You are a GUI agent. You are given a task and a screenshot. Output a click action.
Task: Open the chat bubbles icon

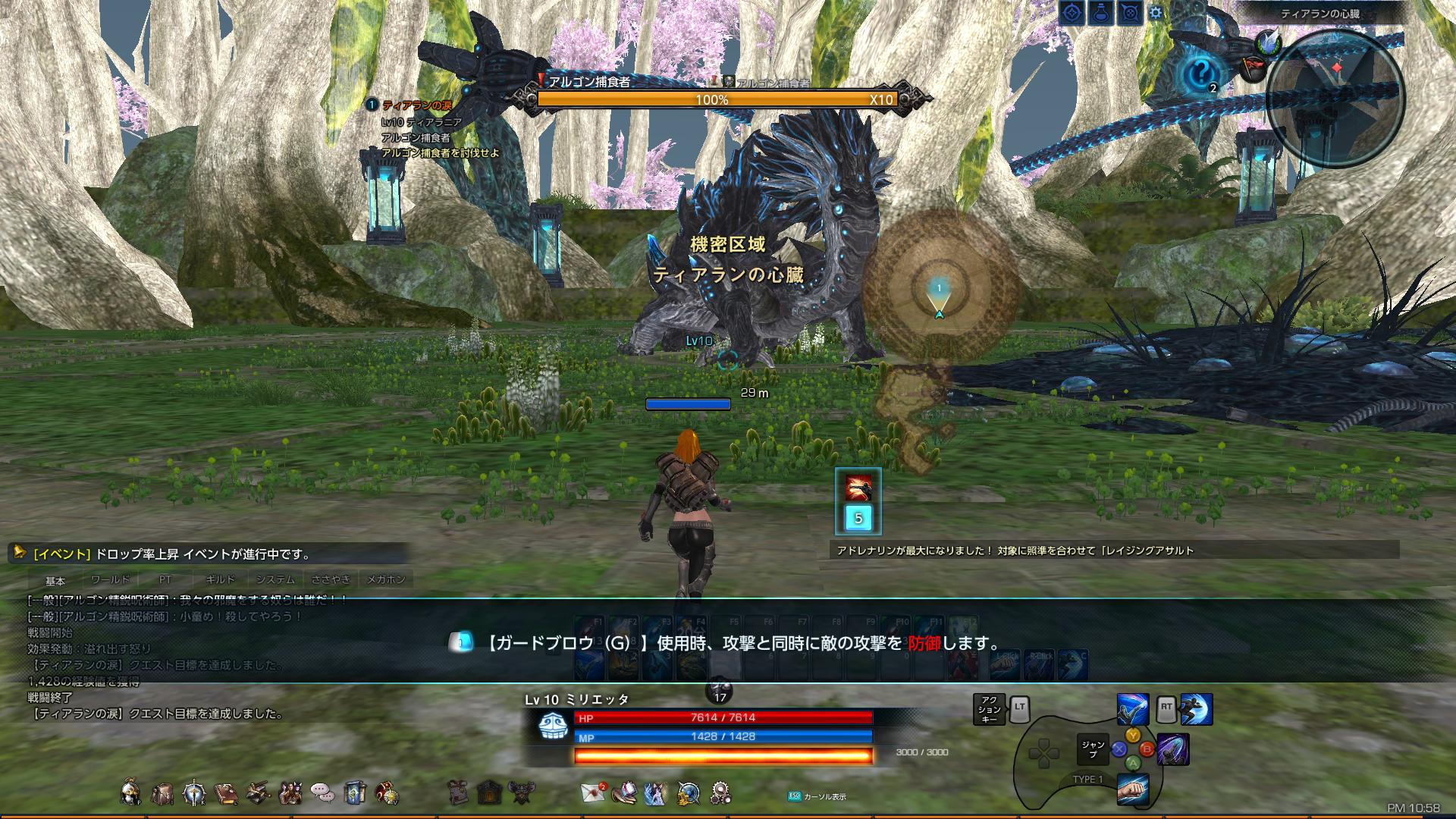tap(322, 794)
